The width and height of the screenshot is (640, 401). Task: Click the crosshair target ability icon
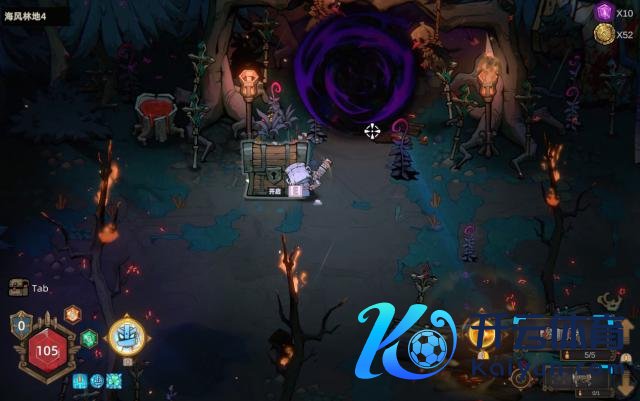[x=521, y=377]
